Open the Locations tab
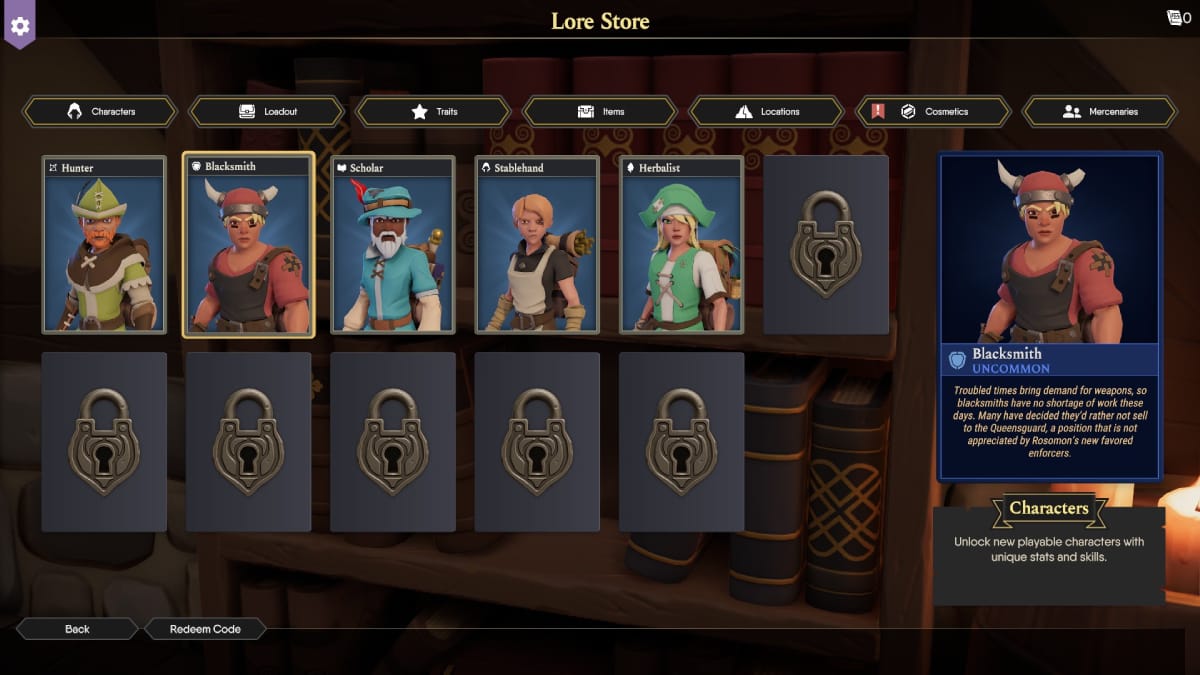The height and width of the screenshot is (675, 1200). pyautogui.click(x=767, y=111)
